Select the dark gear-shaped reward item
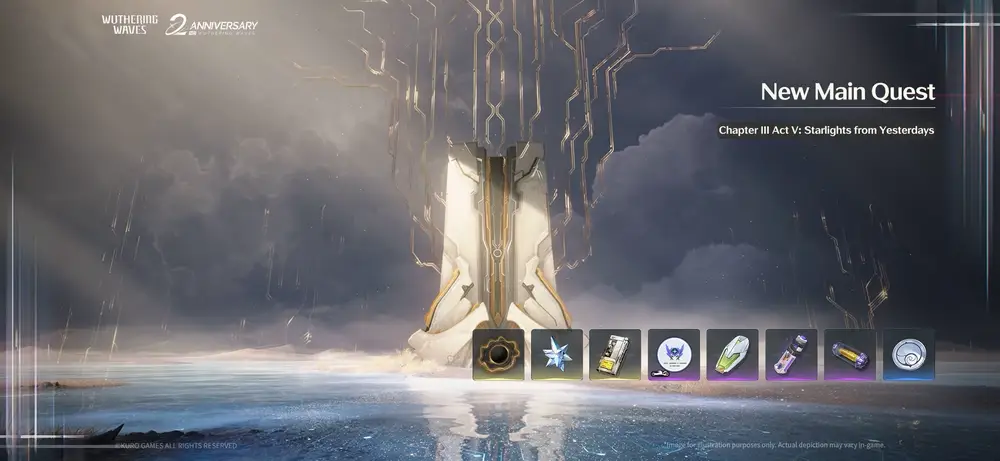The width and height of the screenshot is (1000, 461). (498, 354)
